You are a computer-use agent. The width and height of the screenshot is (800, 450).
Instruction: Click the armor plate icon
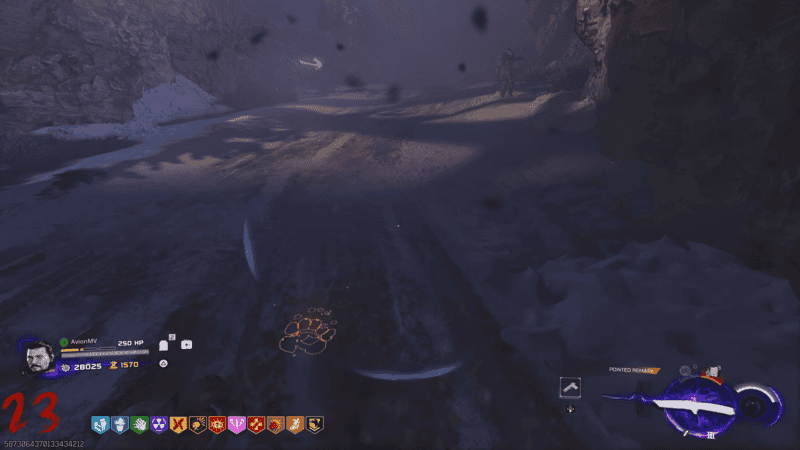(164, 346)
